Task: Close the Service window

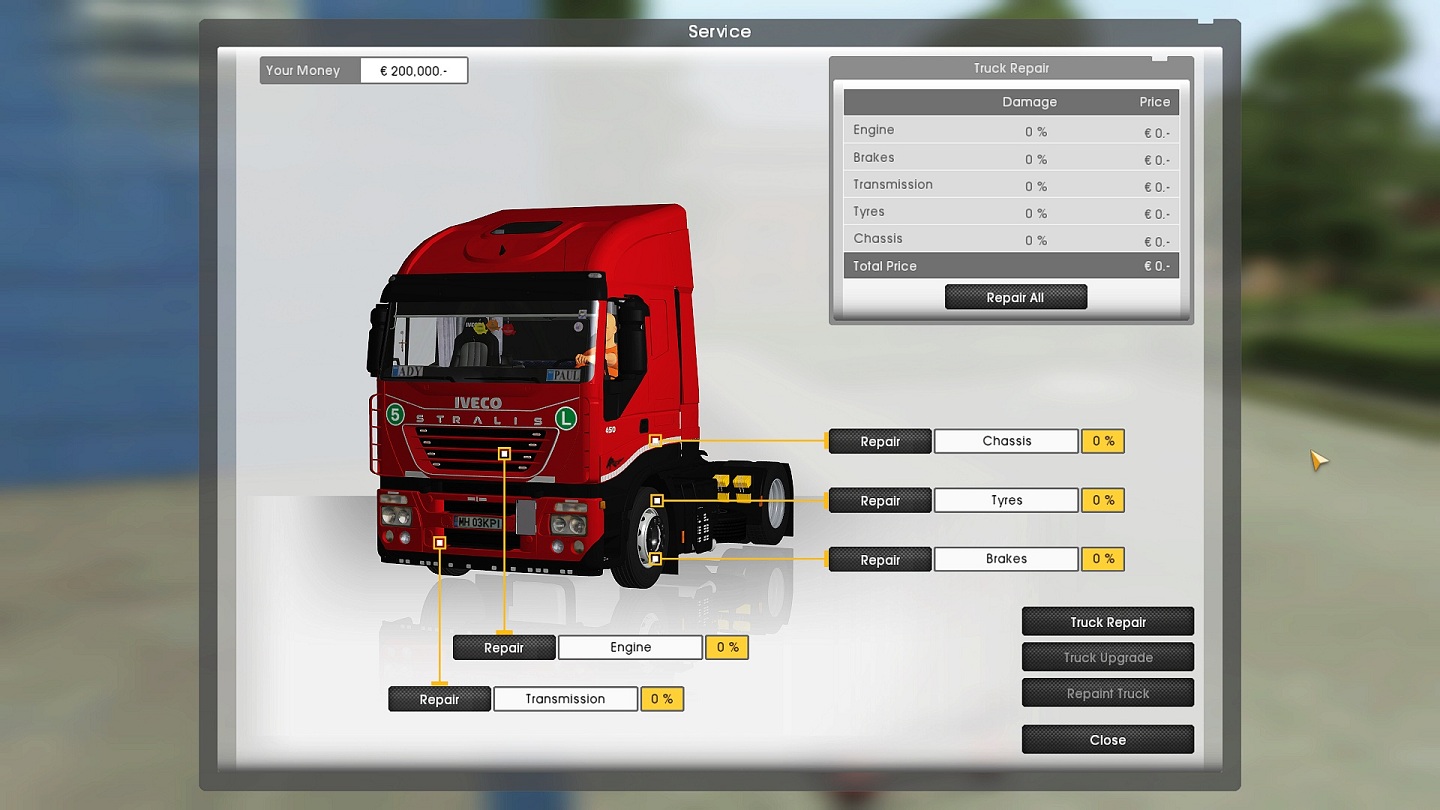Action: (1107, 740)
